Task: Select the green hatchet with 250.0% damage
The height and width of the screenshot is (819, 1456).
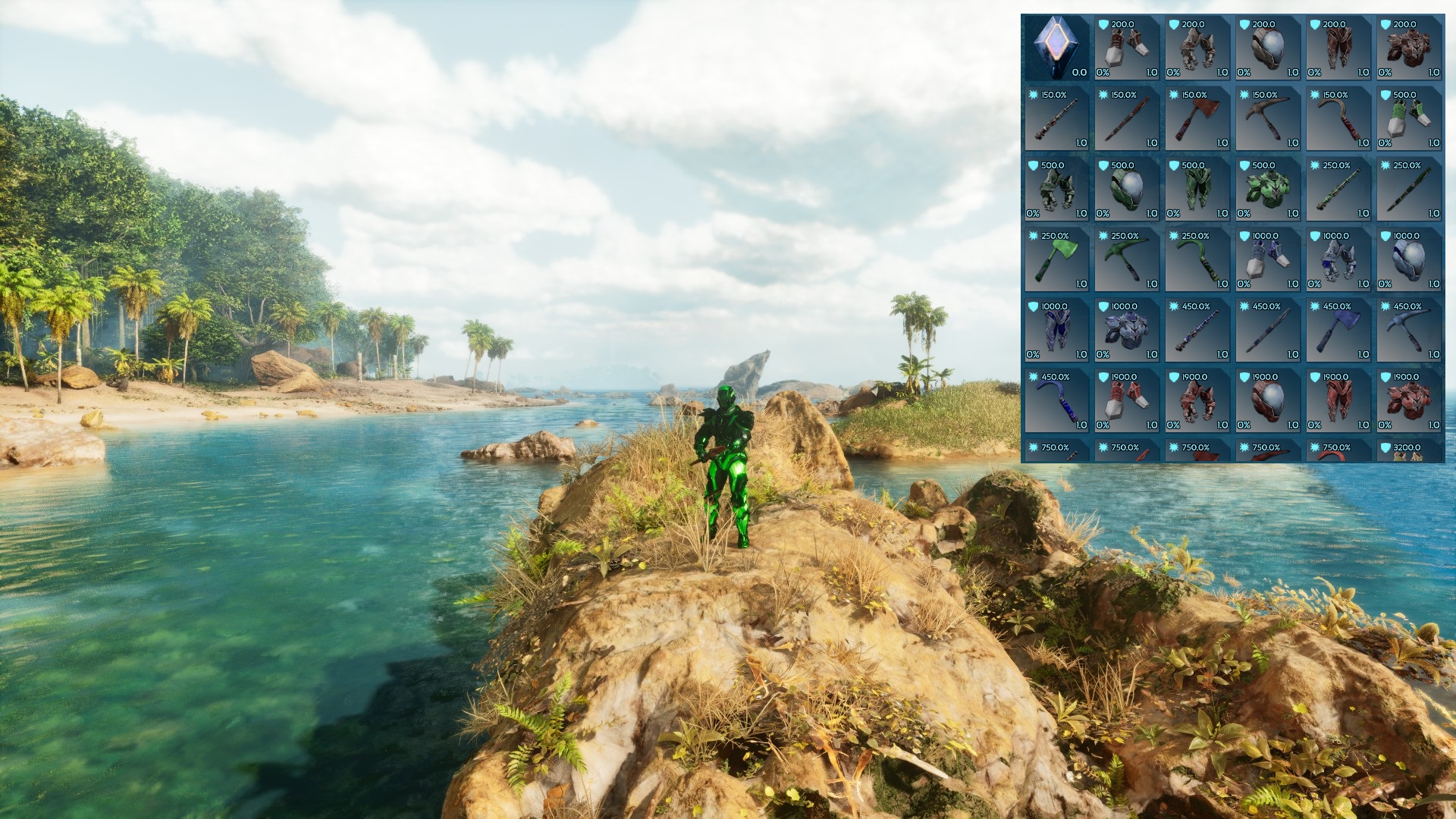Action: (x=1056, y=261)
